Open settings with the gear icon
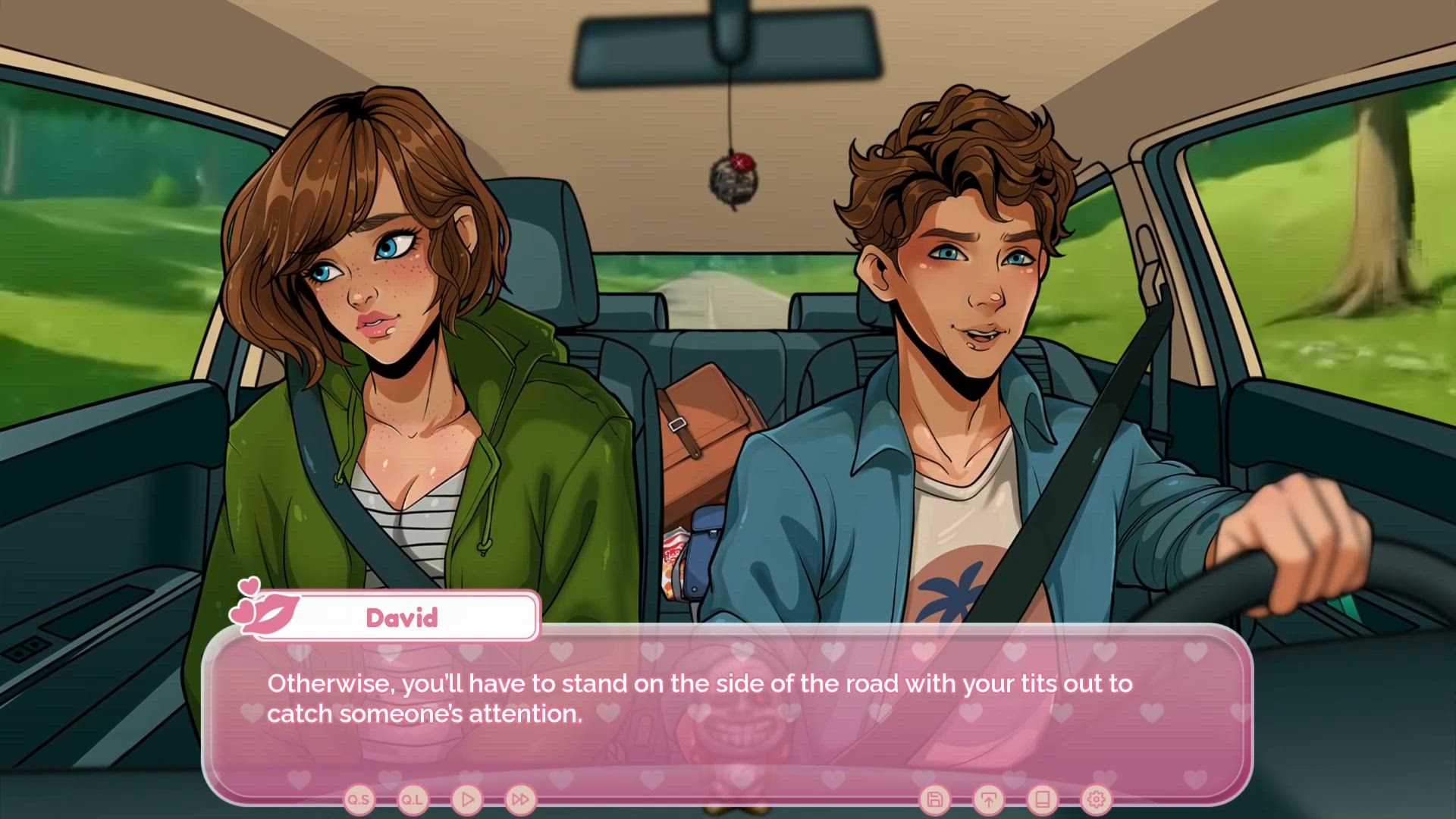 pos(1096,799)
